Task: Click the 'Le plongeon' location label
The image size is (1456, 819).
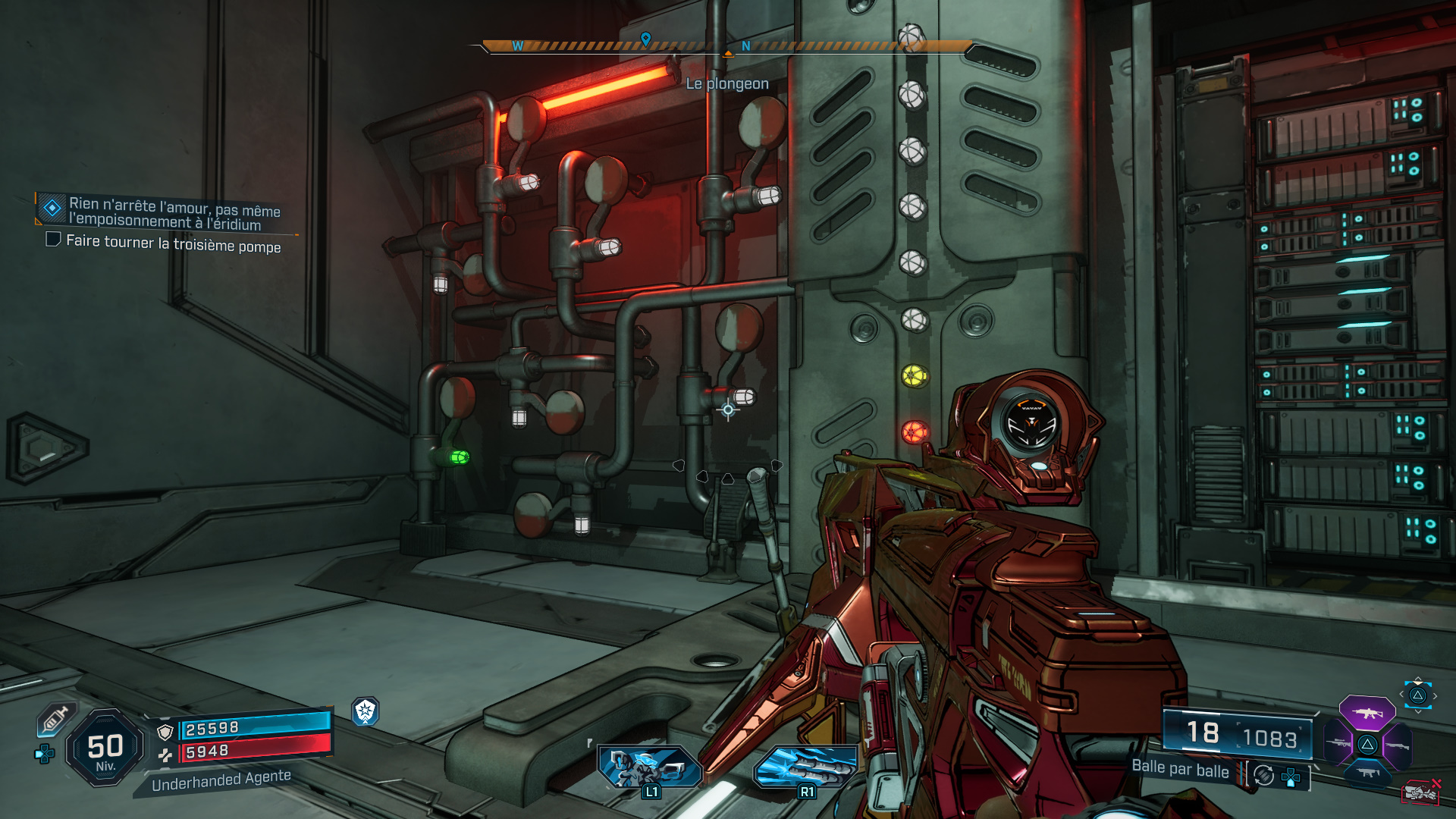Action: 726,84
